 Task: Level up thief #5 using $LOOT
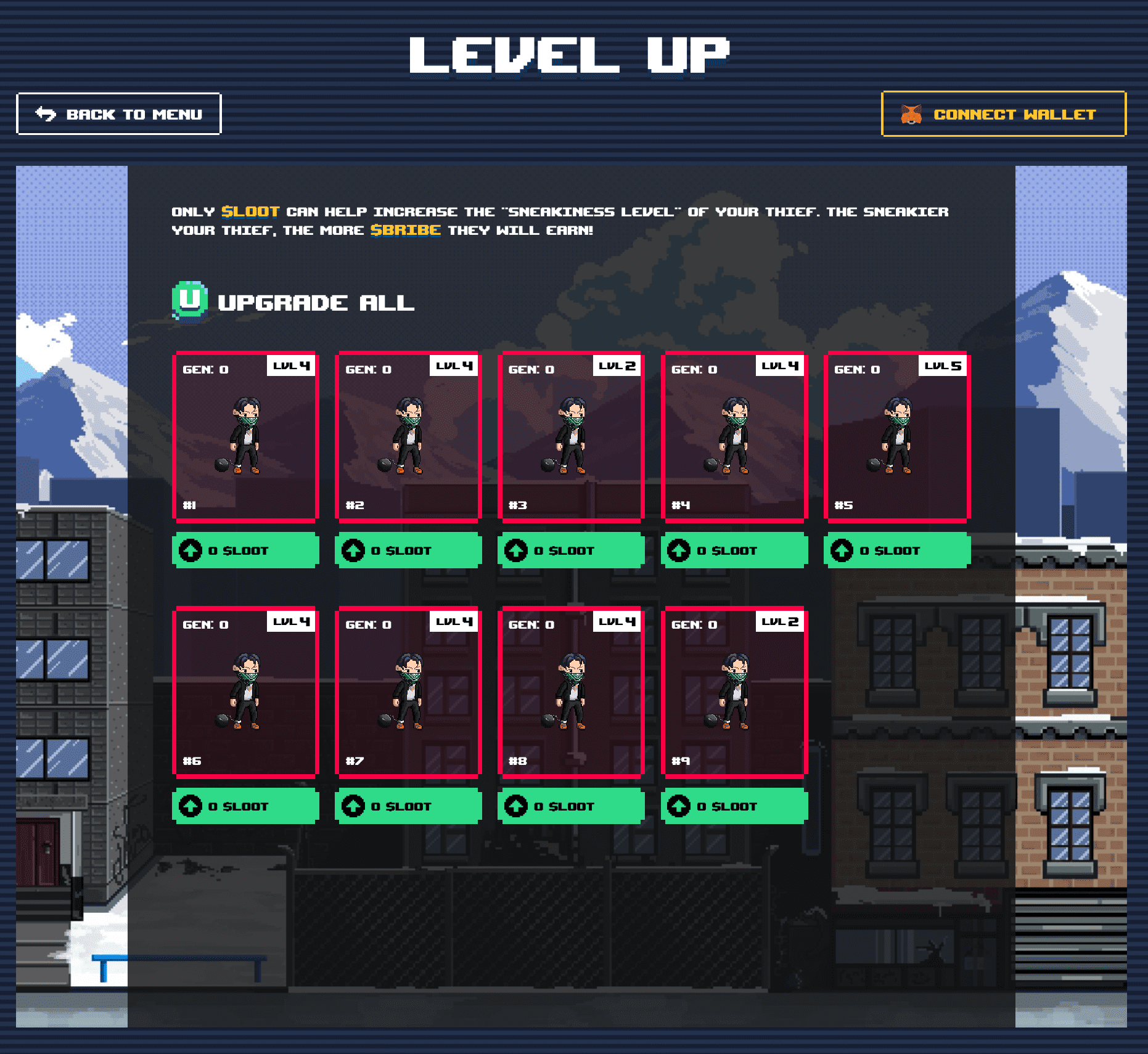click(897, 550)
